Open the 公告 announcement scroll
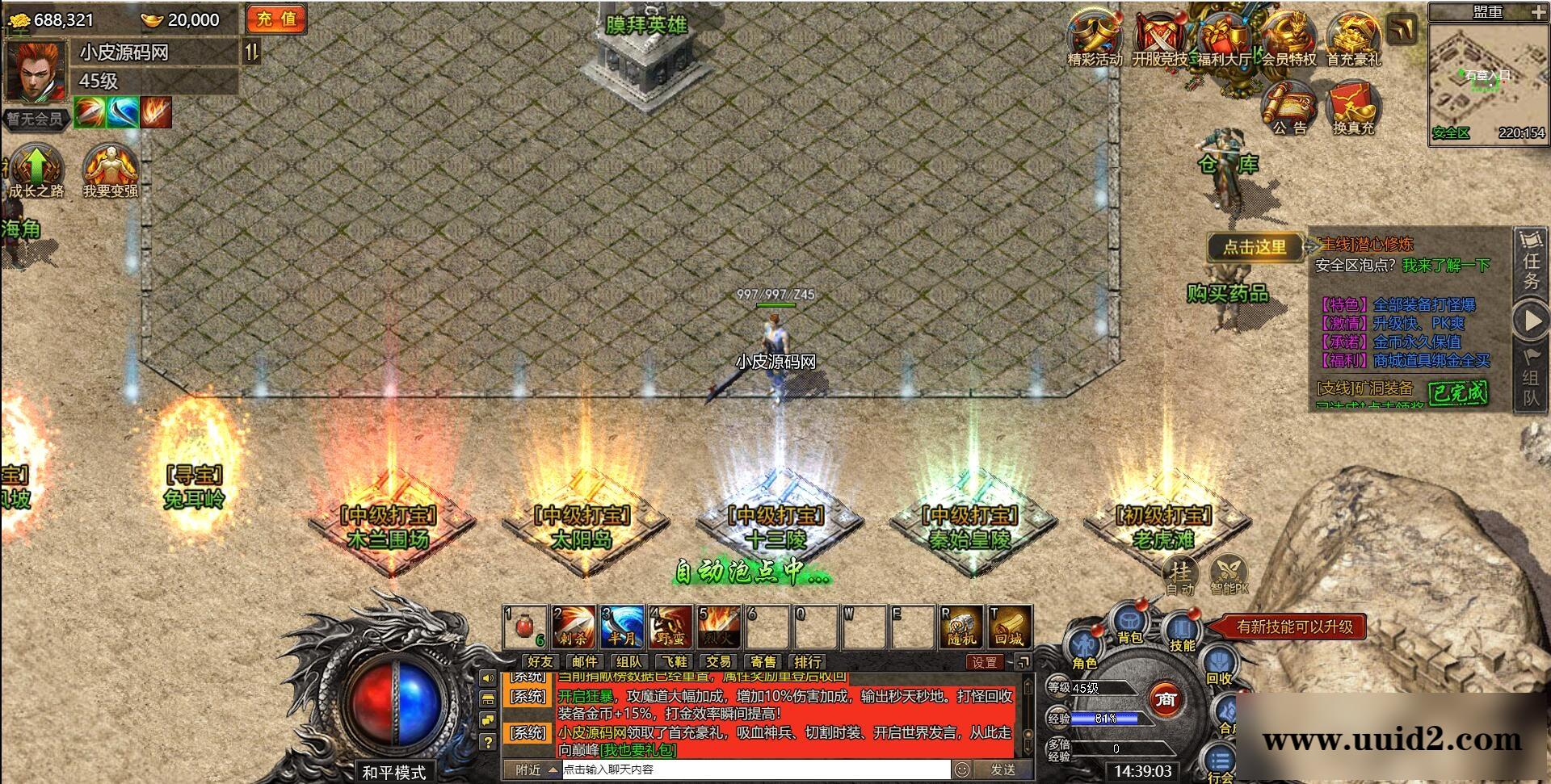 pyautogui.click(x=1289, y=107)
